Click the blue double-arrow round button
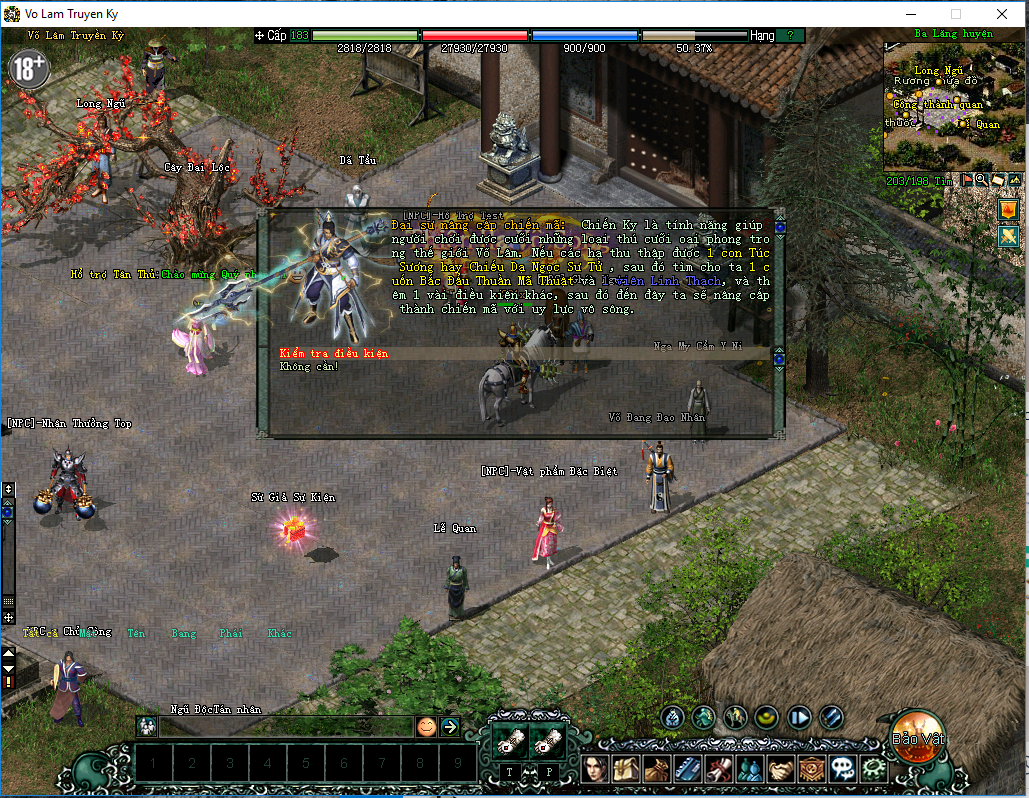1029x798 pixels. [799, 717]
